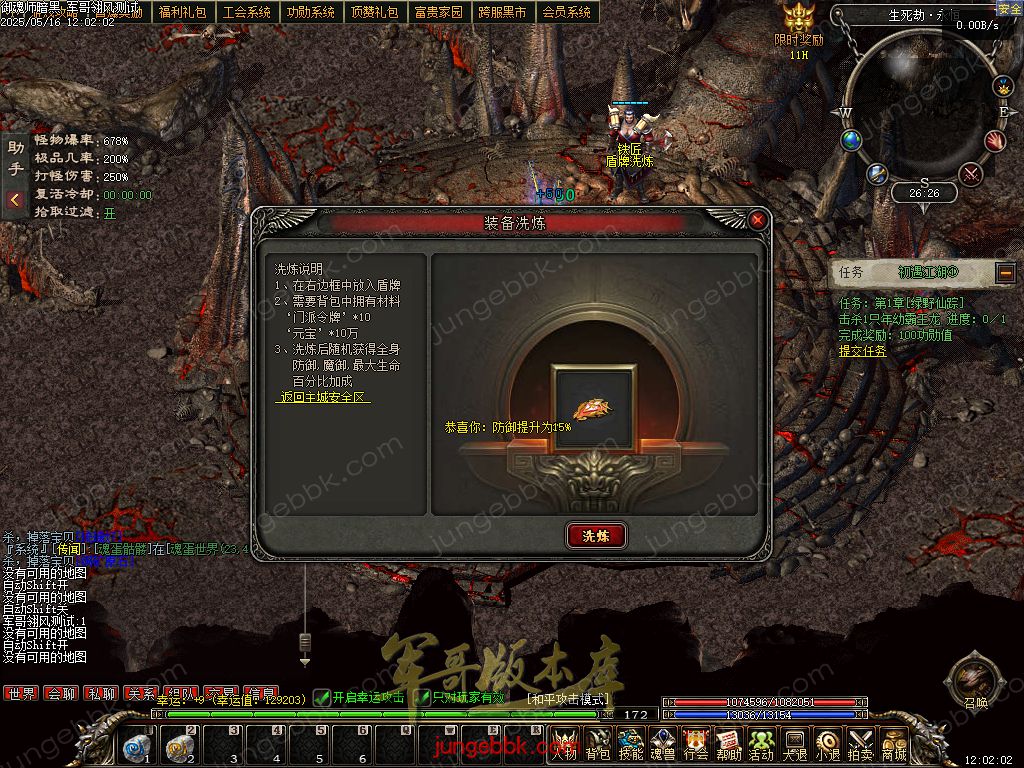Select the shield in the refining slot

[x=595, y=408]
